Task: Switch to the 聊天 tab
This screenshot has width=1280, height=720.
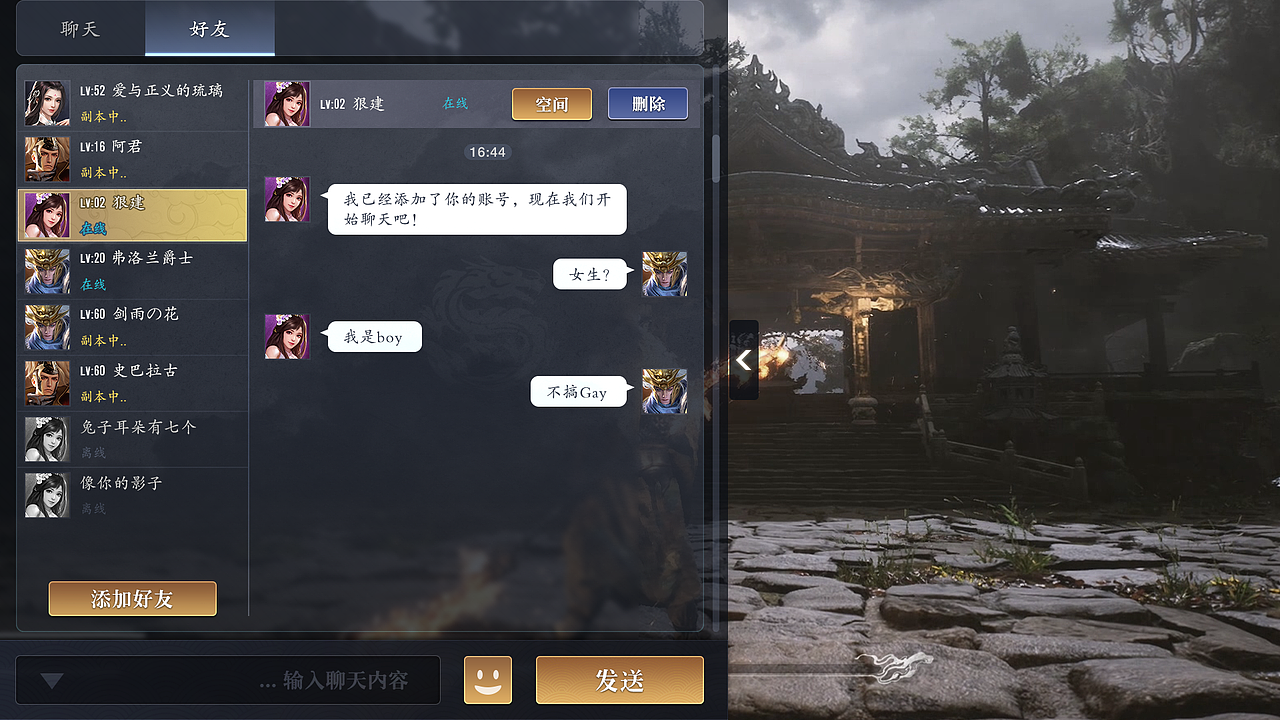Action: point(80,29)
